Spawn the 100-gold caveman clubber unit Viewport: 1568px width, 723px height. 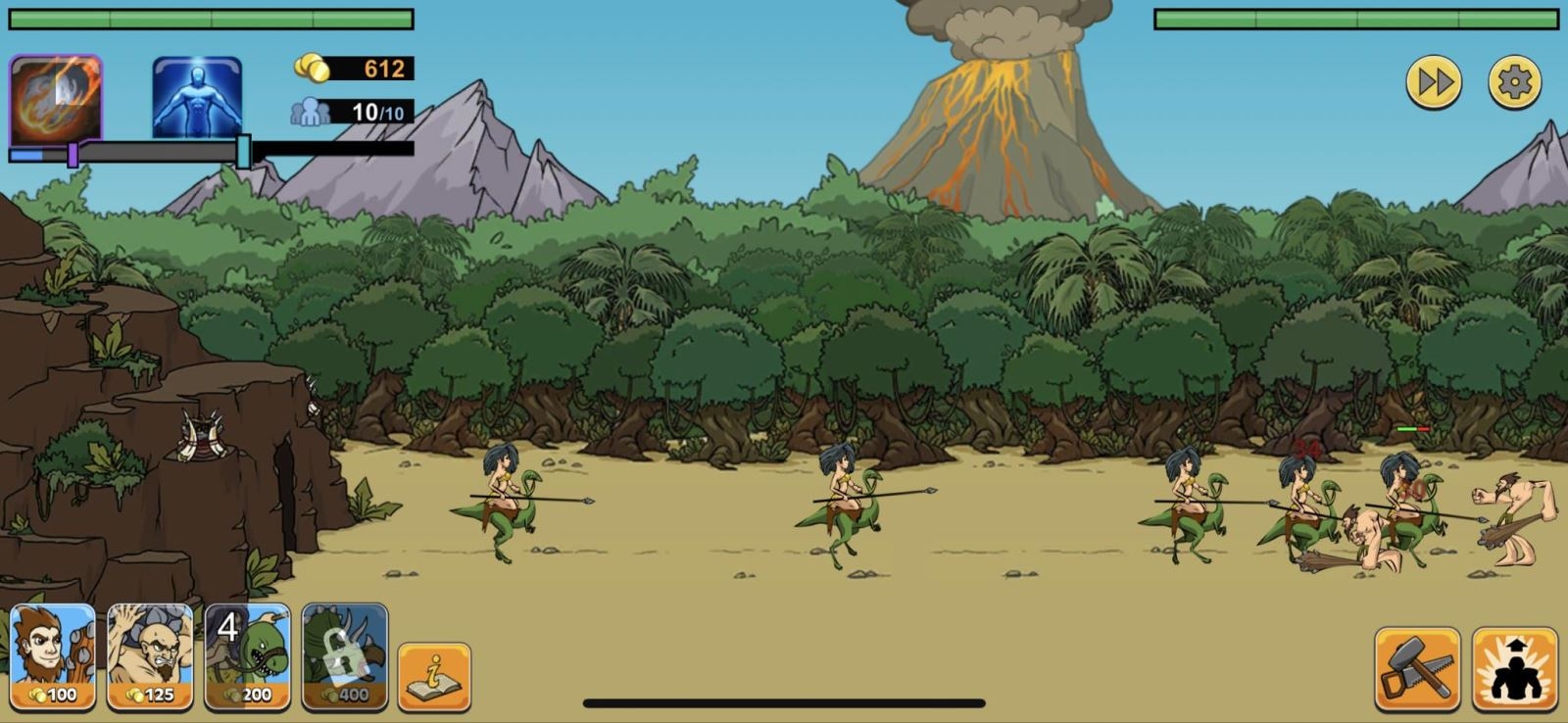click(x=53, y=656)
